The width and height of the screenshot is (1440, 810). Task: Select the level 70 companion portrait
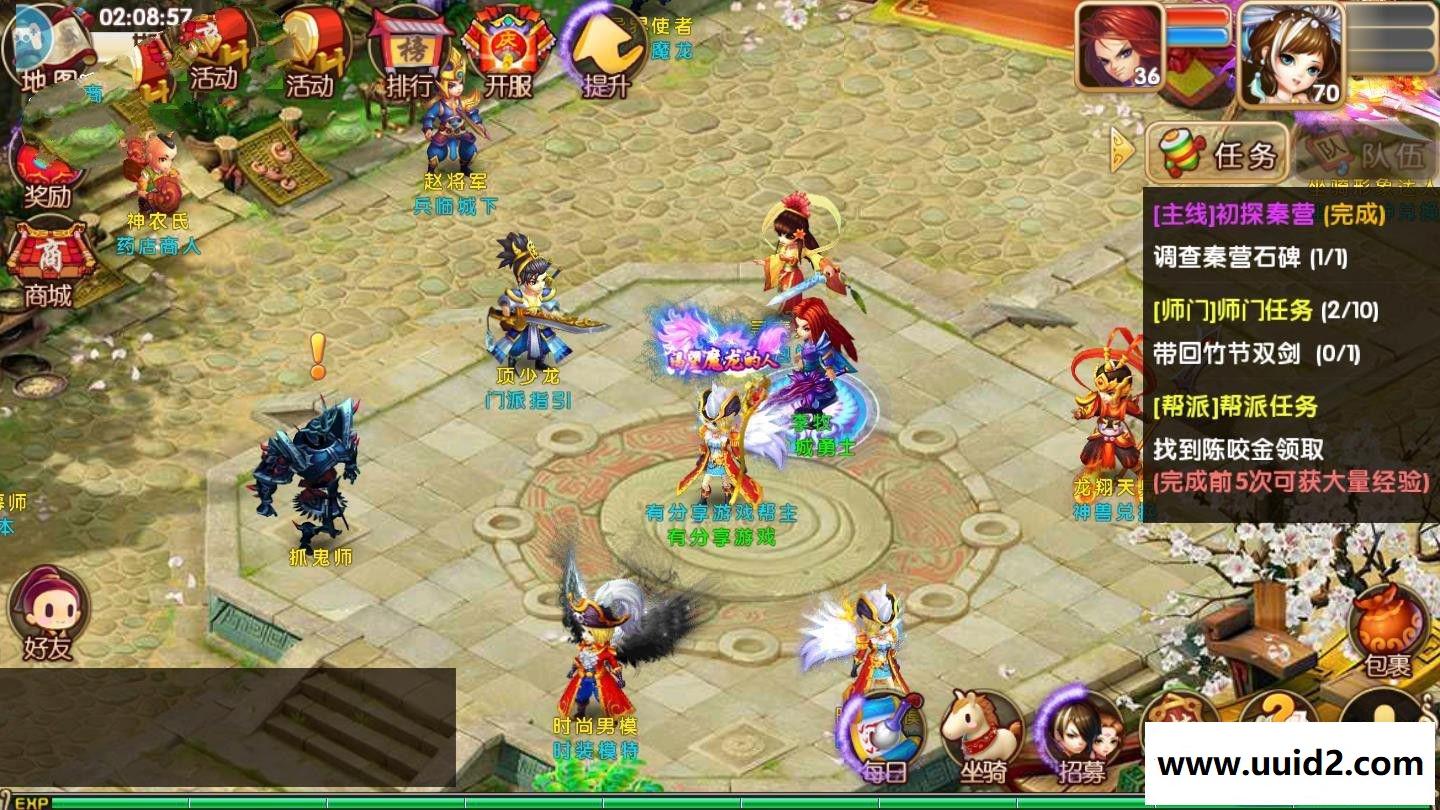pos(1288,52)
